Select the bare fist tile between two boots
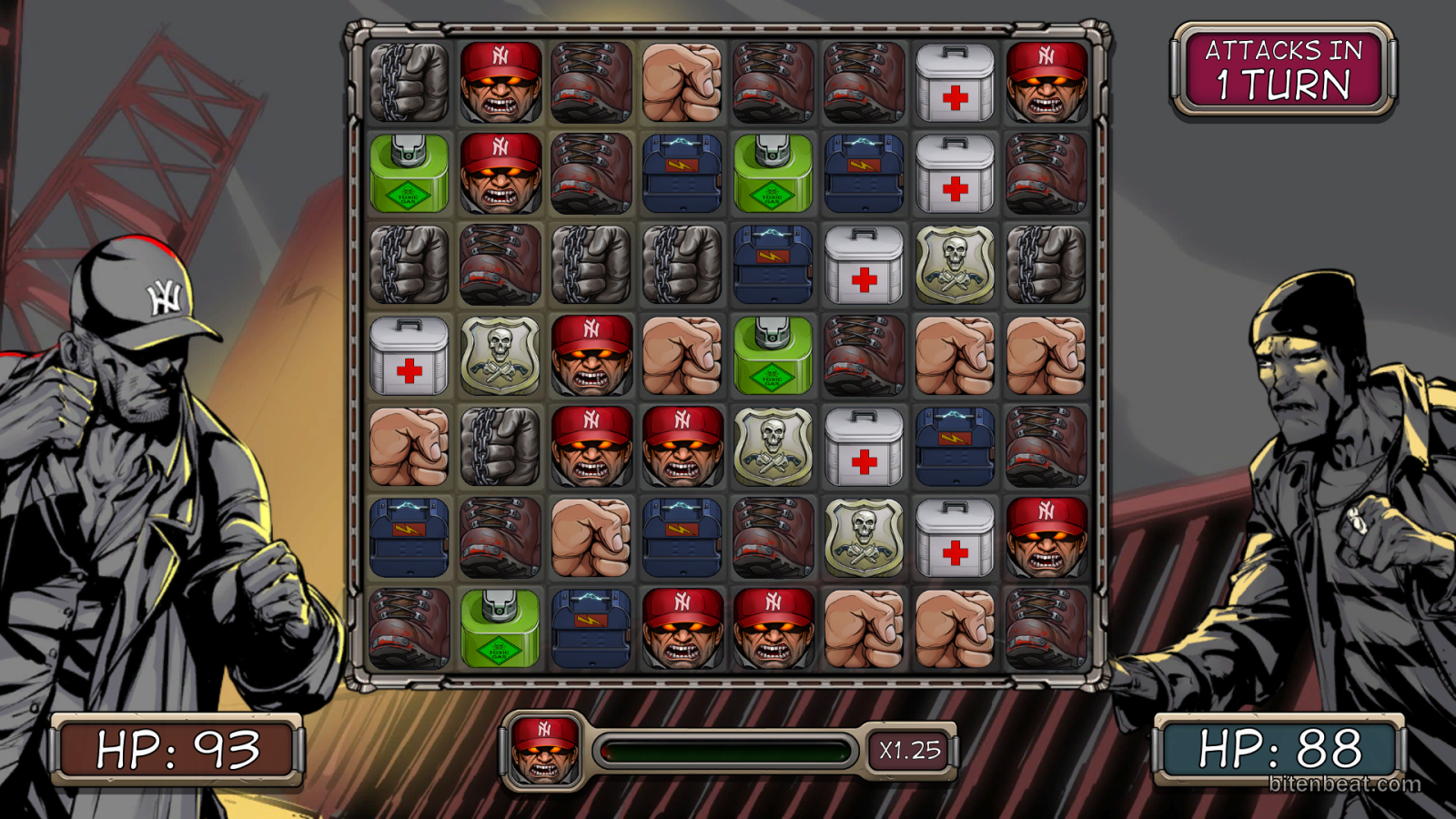 point(682,83)
